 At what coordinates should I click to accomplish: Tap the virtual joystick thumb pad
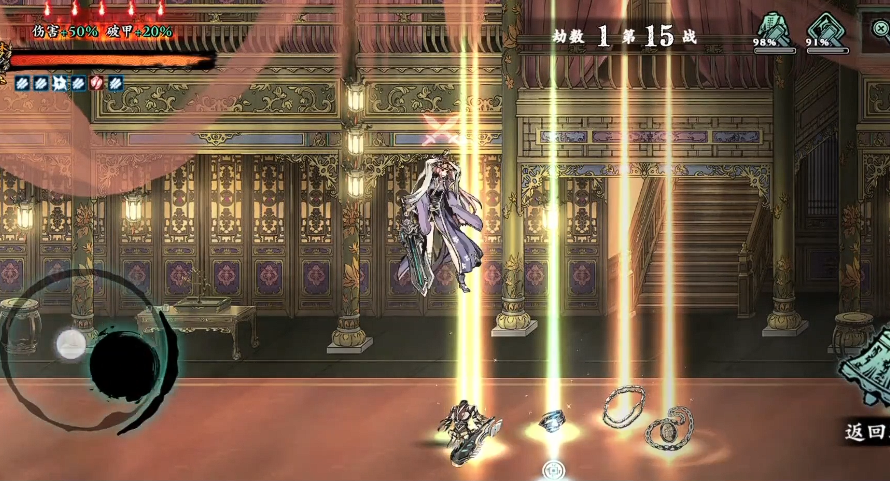coord(71,345)
